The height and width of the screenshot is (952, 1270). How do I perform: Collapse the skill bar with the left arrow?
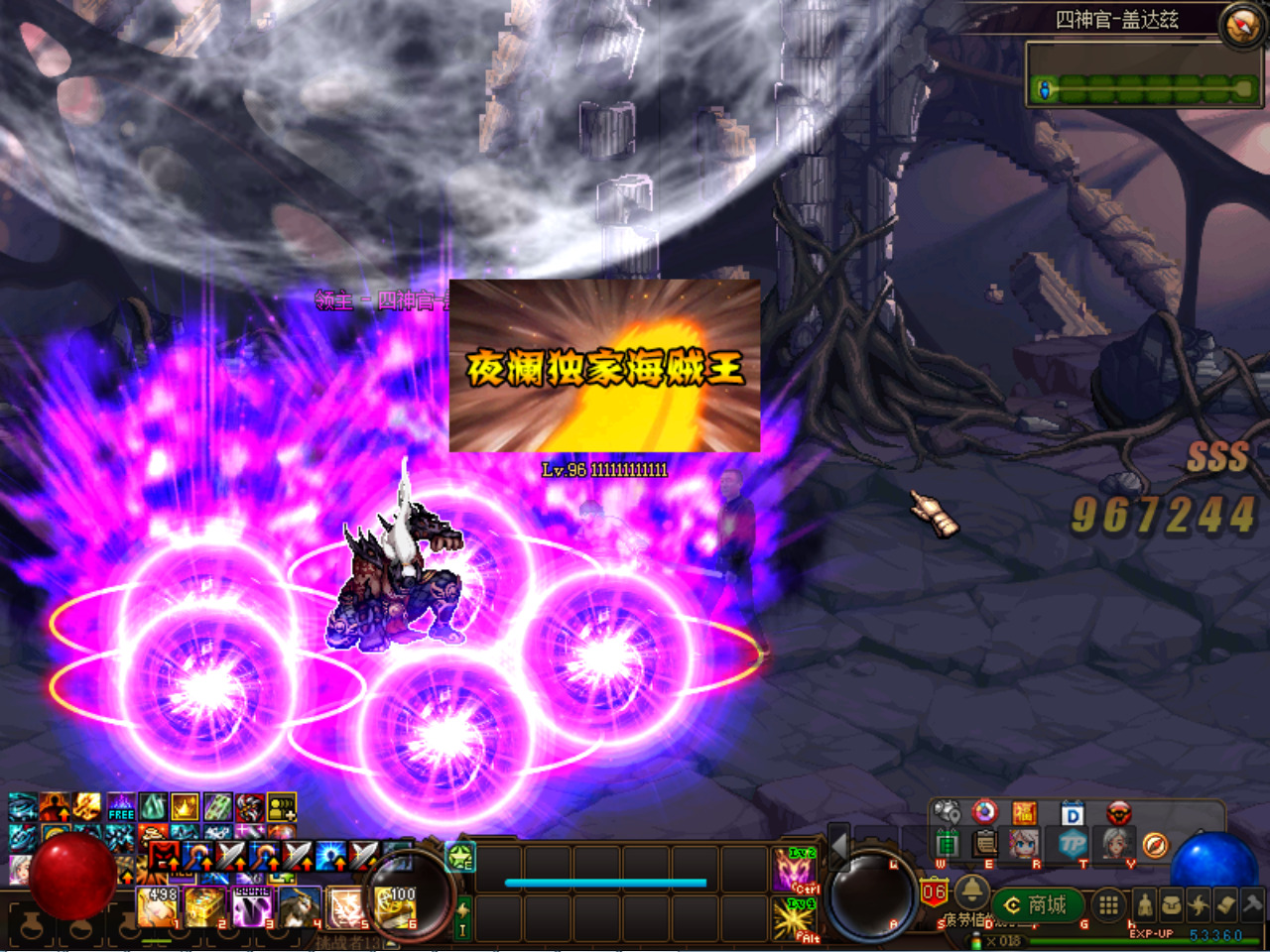839,847
